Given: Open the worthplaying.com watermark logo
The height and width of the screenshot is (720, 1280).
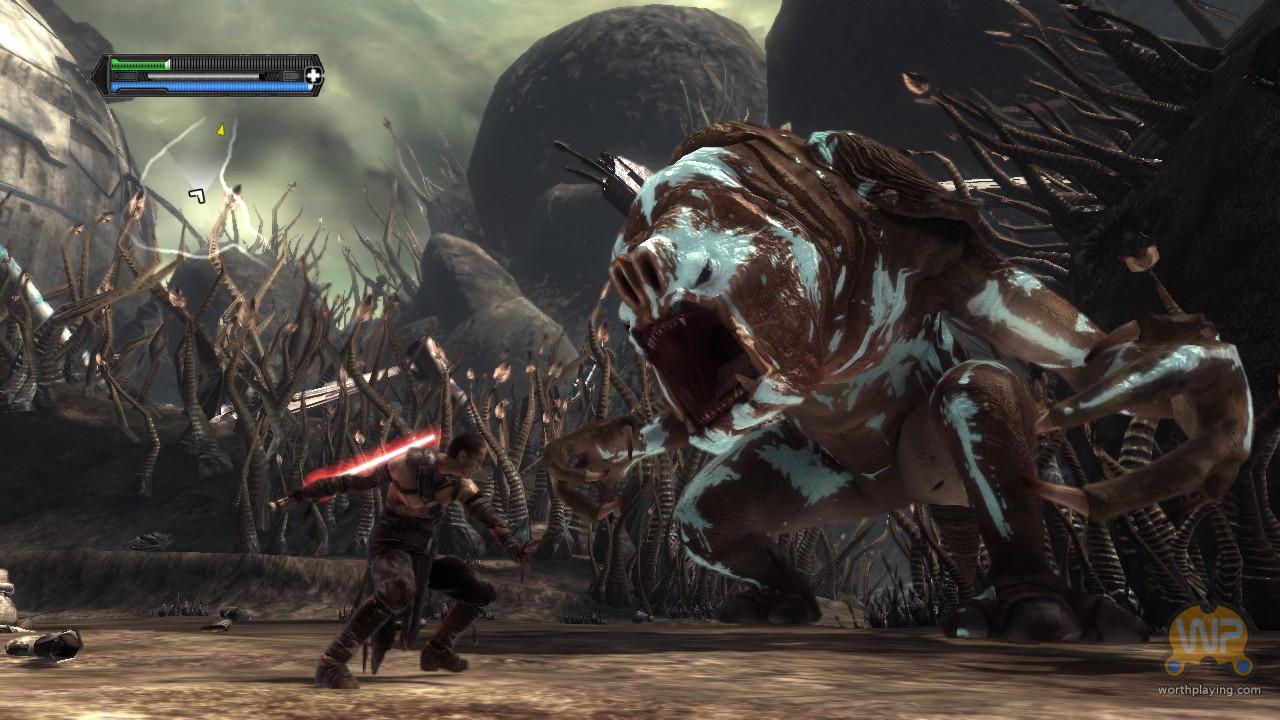Looking at the screenshot, I should tap(1211, 646).
